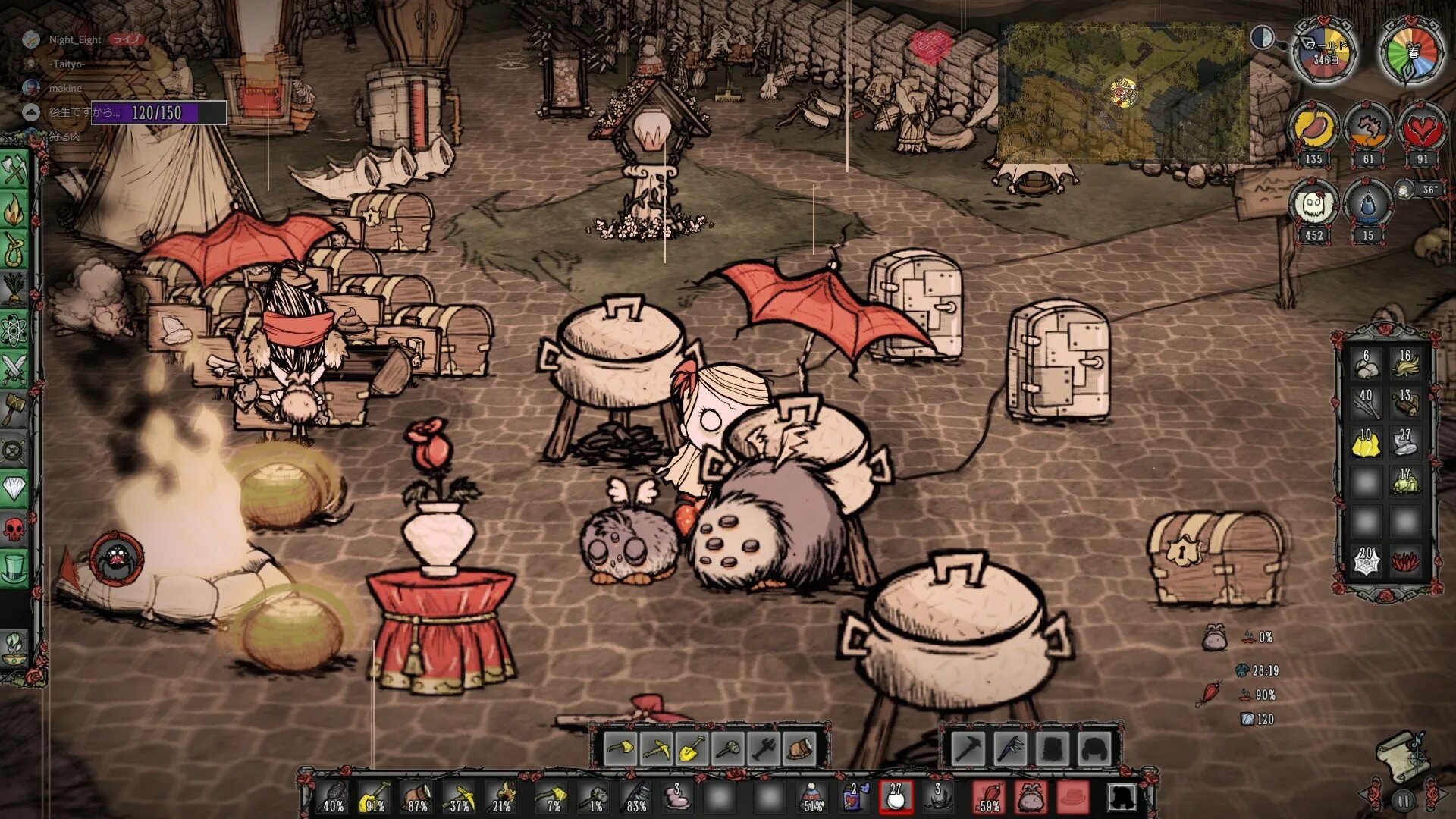Select the Survival rope-knot crafting tab
Image resolution: width=1456 pixels, height=819 pixels.
[x=14, y=250]
